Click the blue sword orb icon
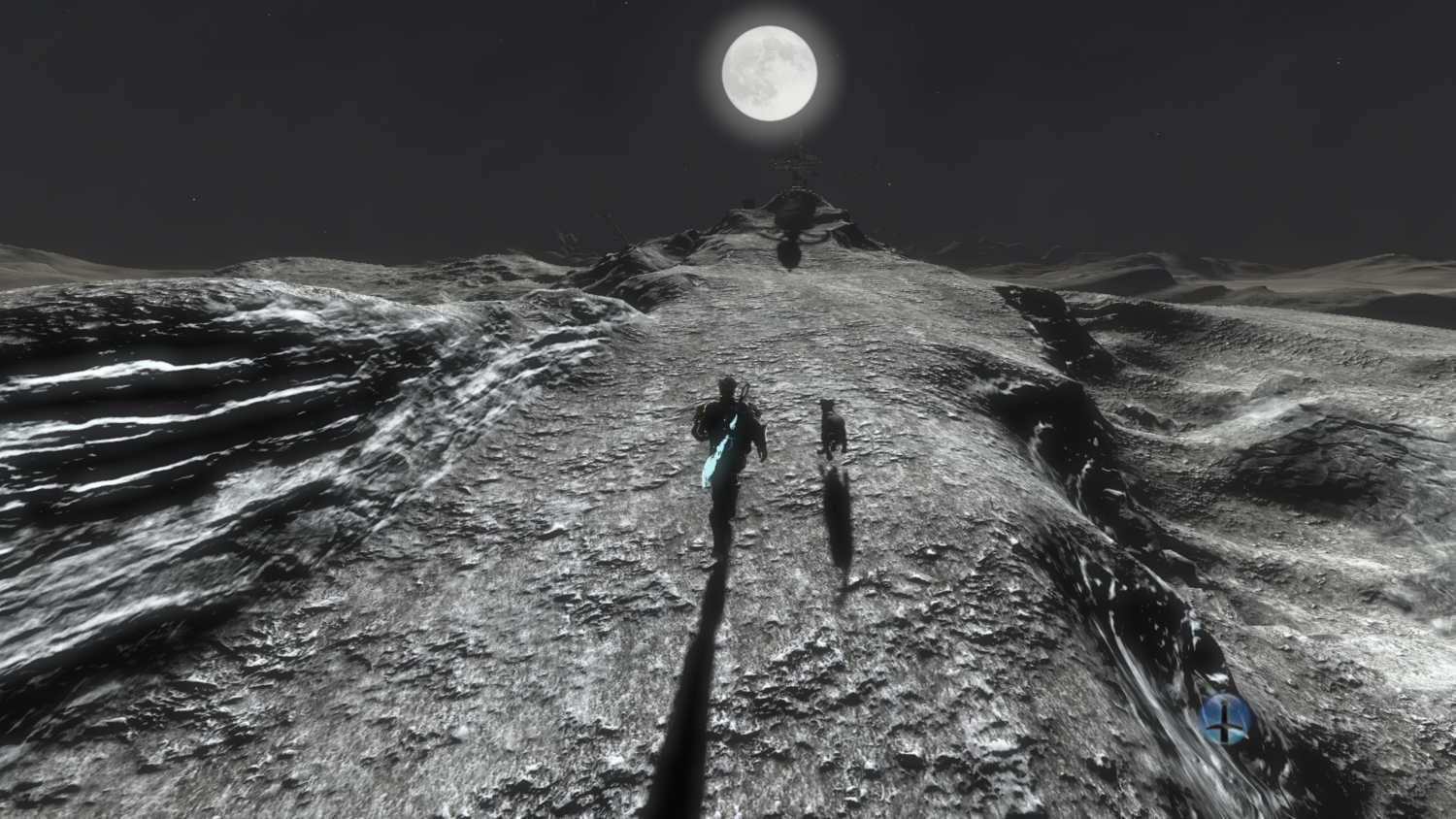The height and width of the screenshot is (819, 1456). coord(1225,719)
